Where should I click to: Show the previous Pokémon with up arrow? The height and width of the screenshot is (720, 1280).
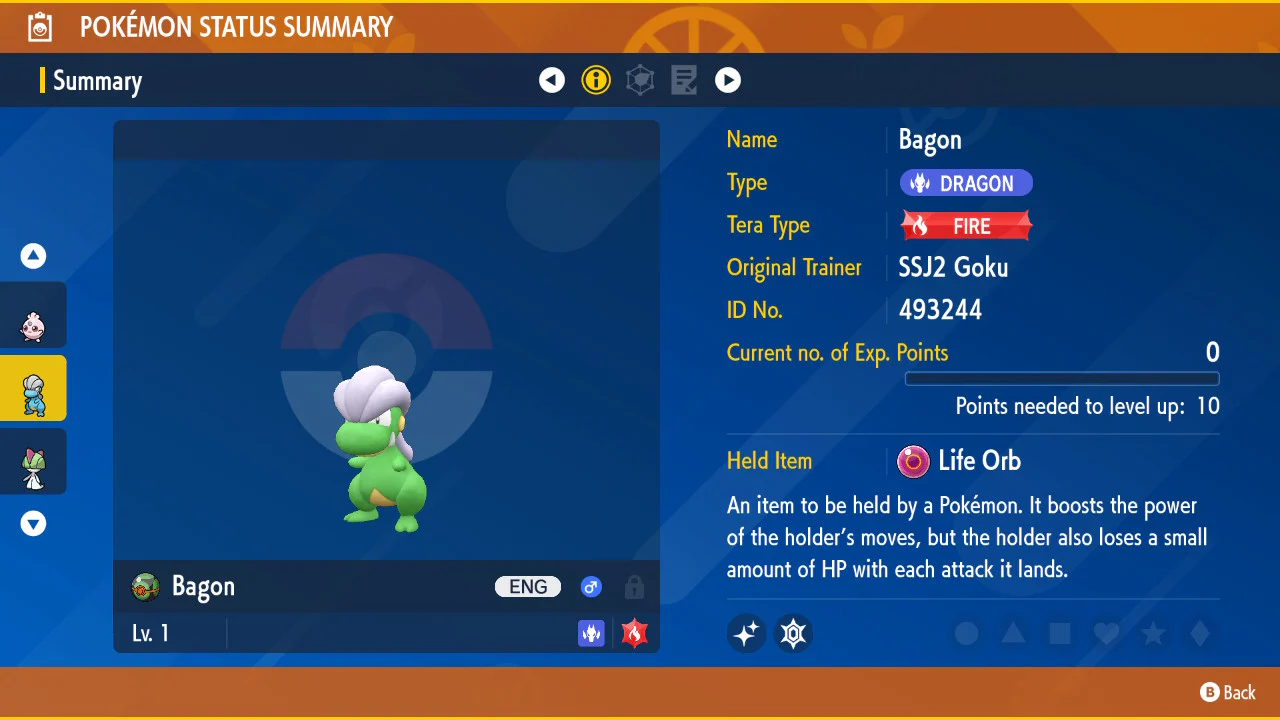[x=33, y=256]
